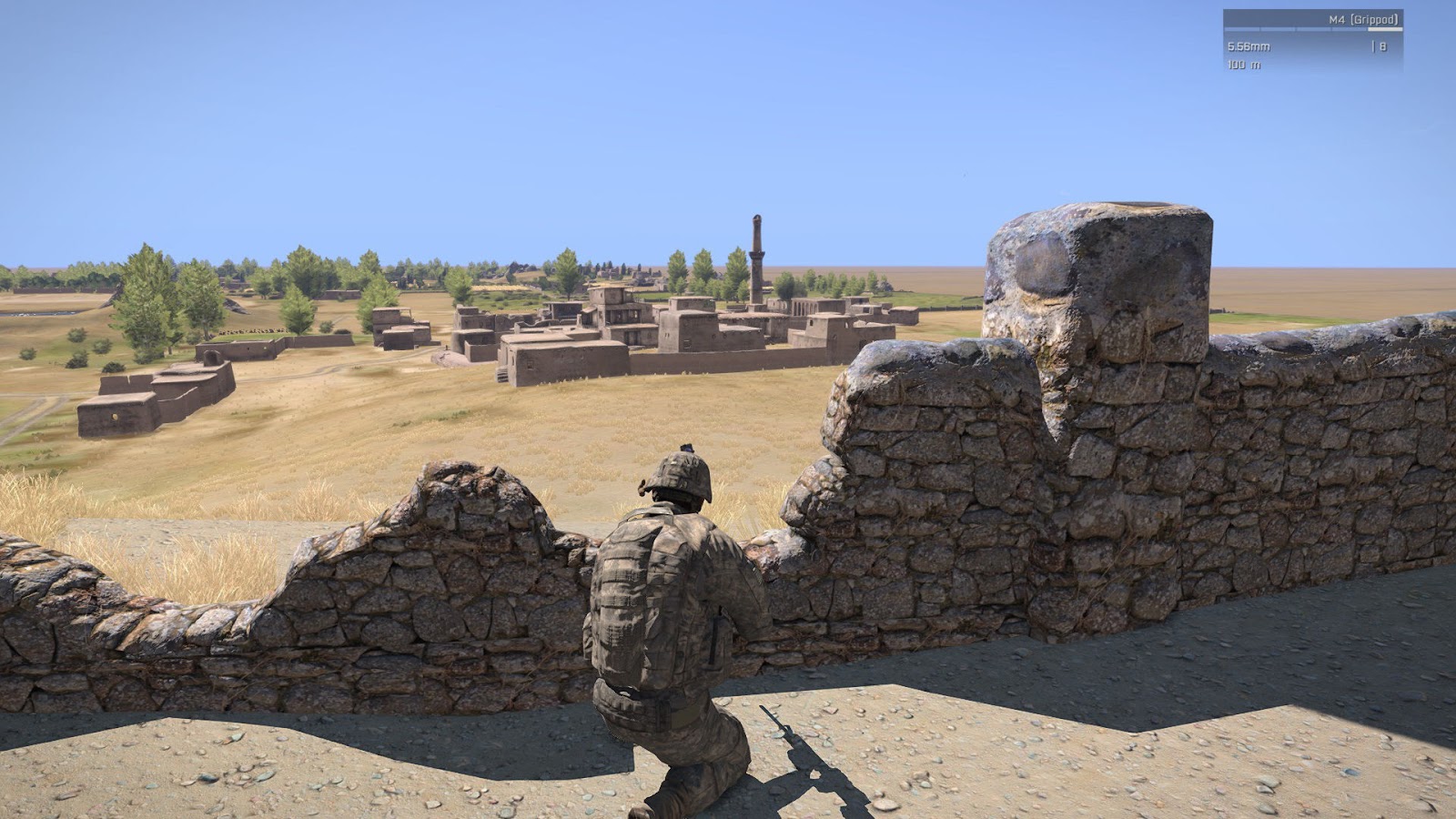Toggle the fourth ammo bar segment
Viewport: 1456px width, 819px height.
pyautogui.click(x=1349, y=29)
